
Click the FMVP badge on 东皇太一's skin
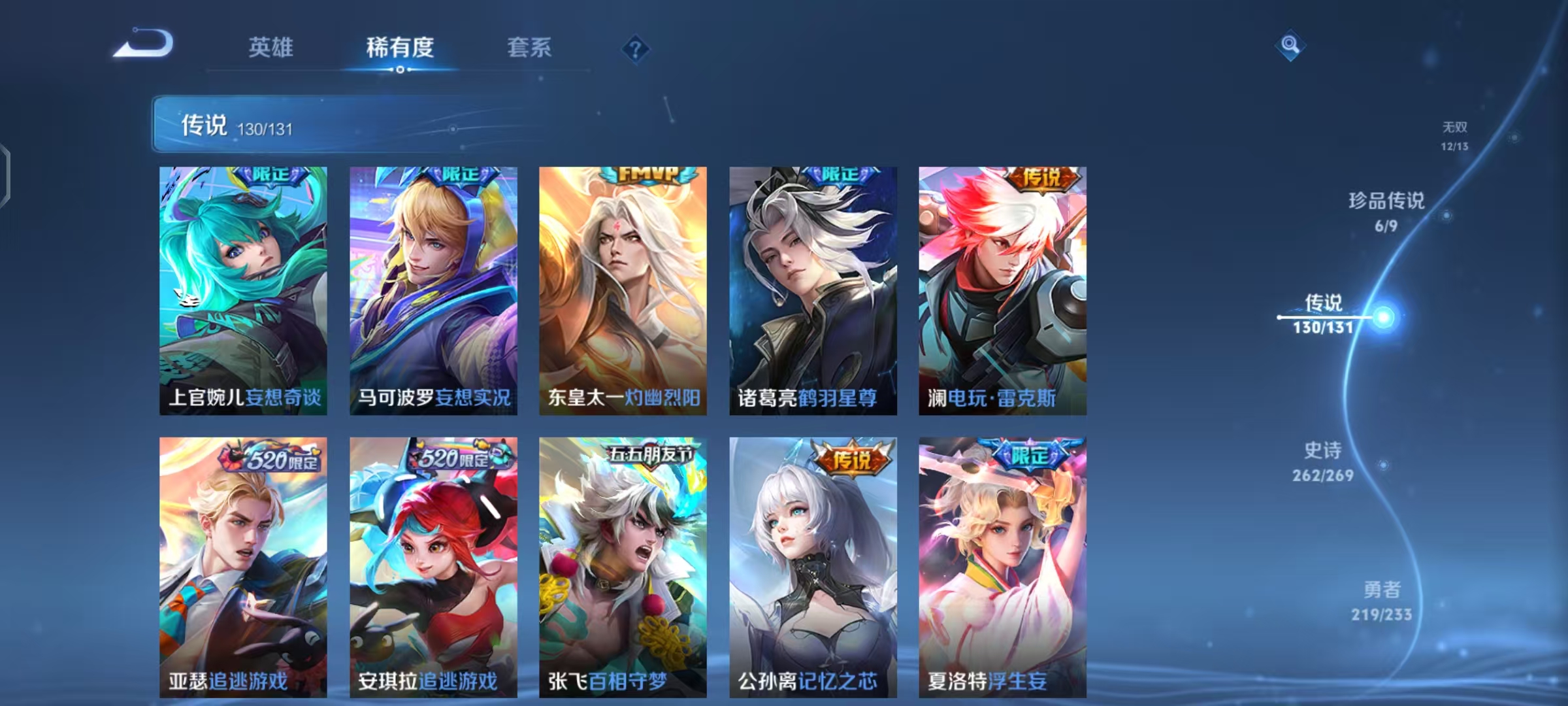pyautogui.click(x=645, y=175)
